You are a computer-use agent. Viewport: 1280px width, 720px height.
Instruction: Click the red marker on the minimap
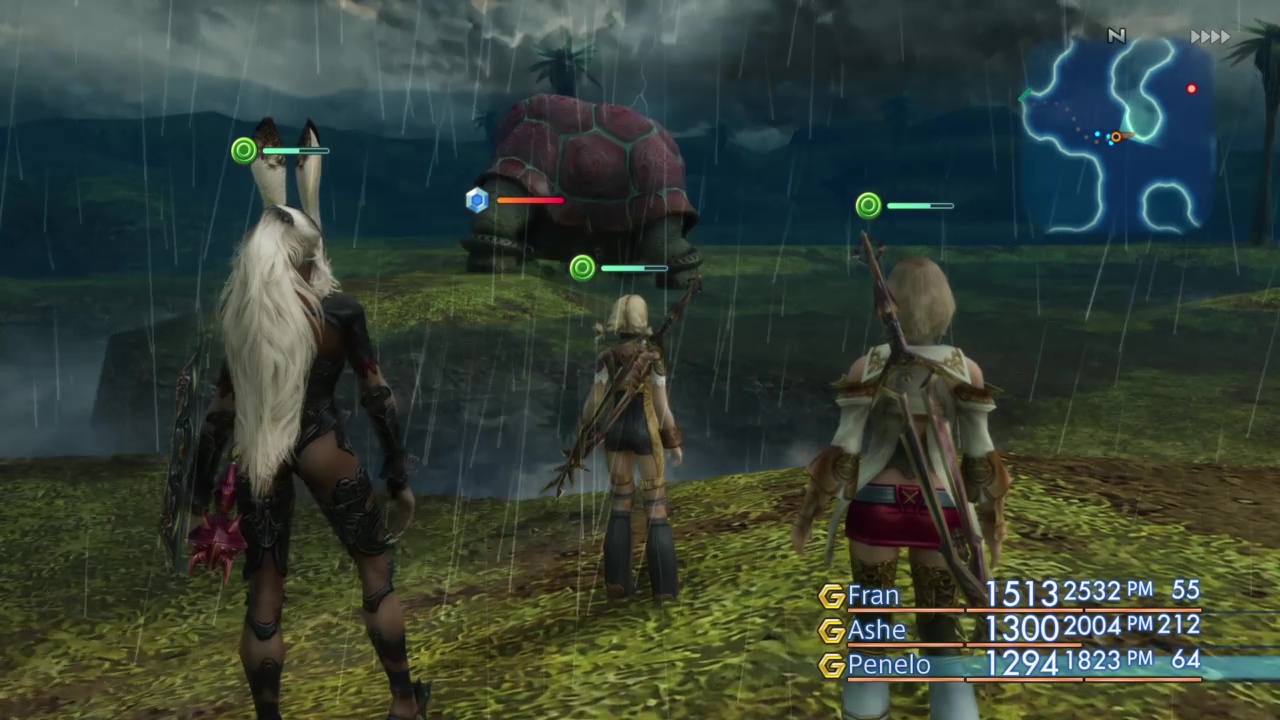pos(1191,89)
